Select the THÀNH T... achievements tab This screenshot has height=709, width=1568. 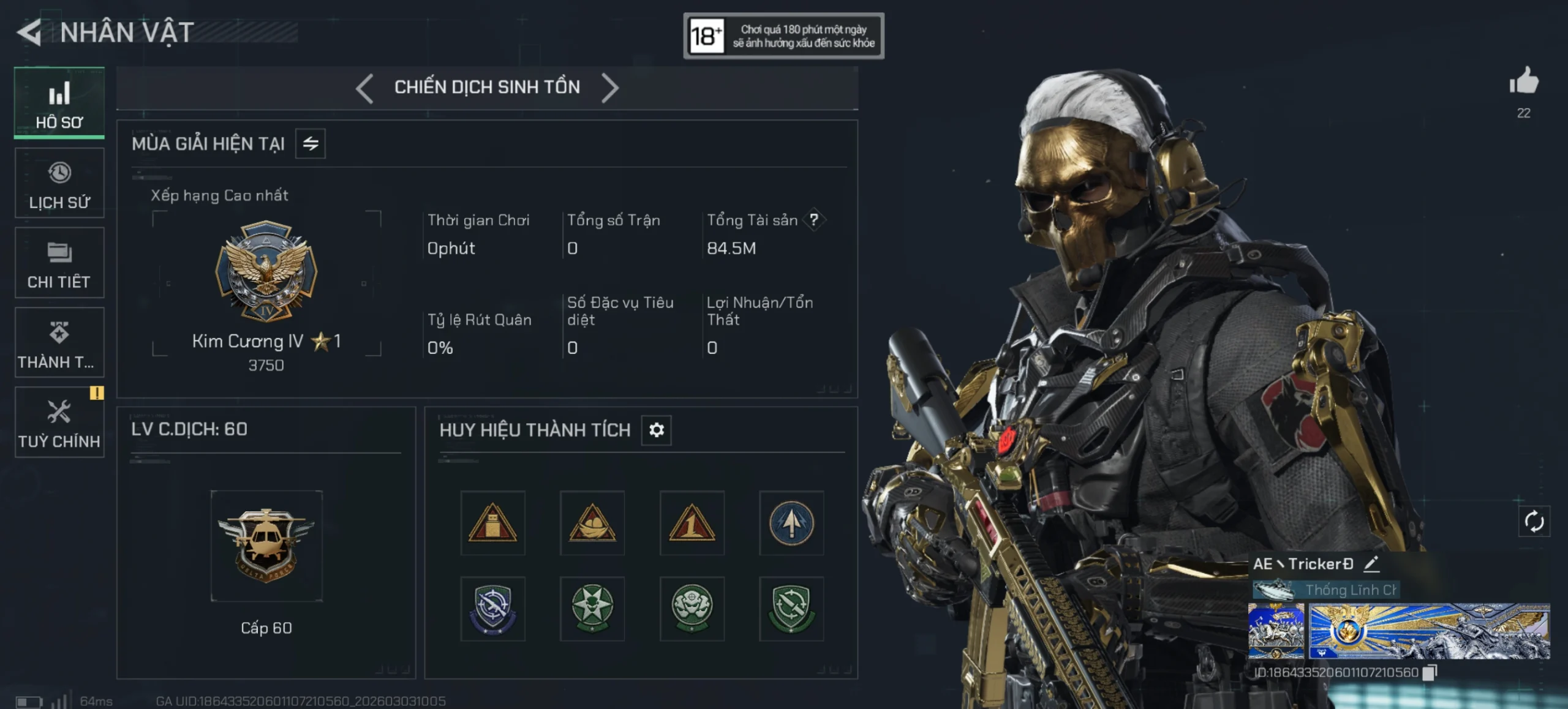point(59,343)
